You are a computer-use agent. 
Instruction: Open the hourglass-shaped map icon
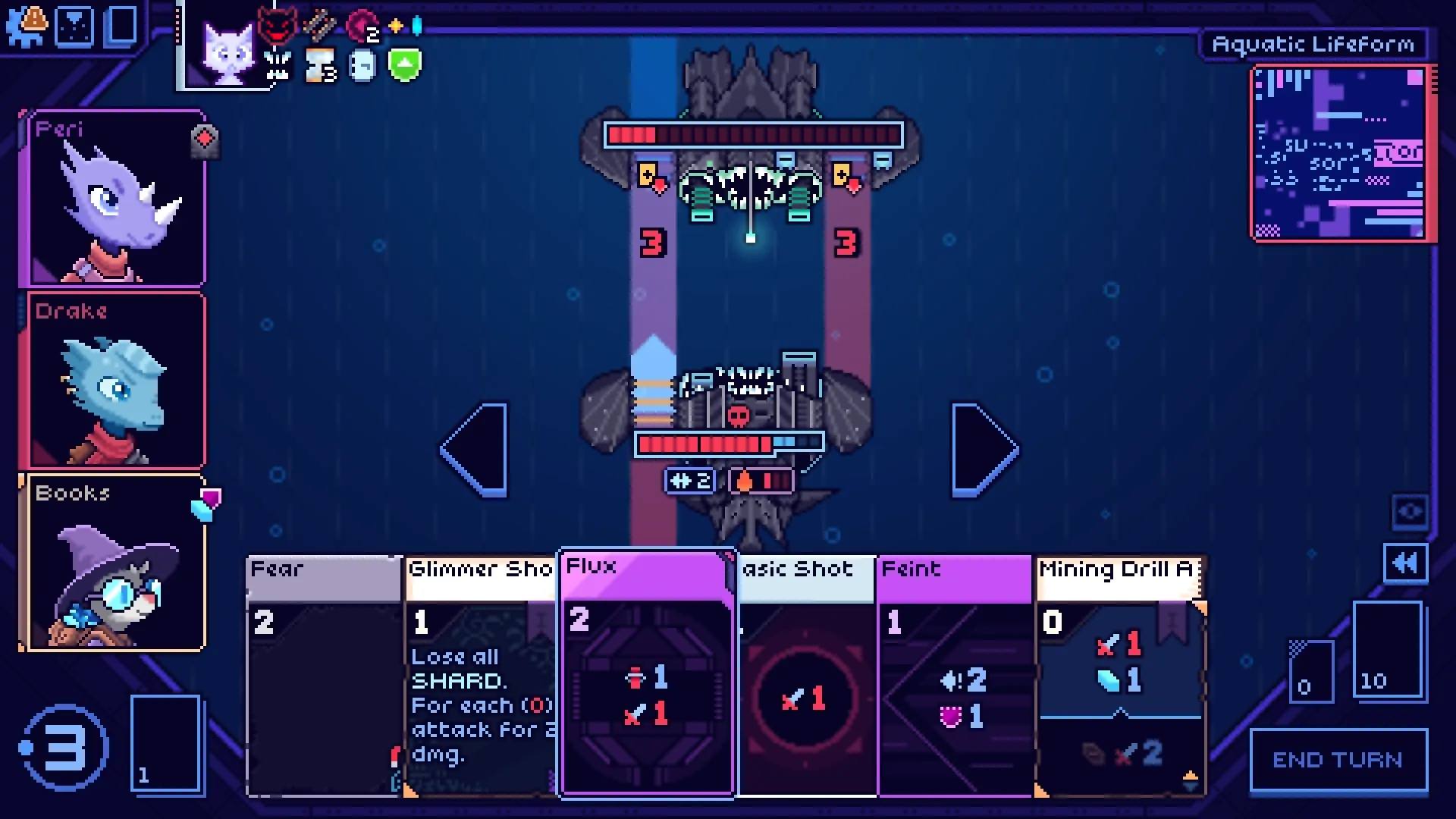(74, 26)
